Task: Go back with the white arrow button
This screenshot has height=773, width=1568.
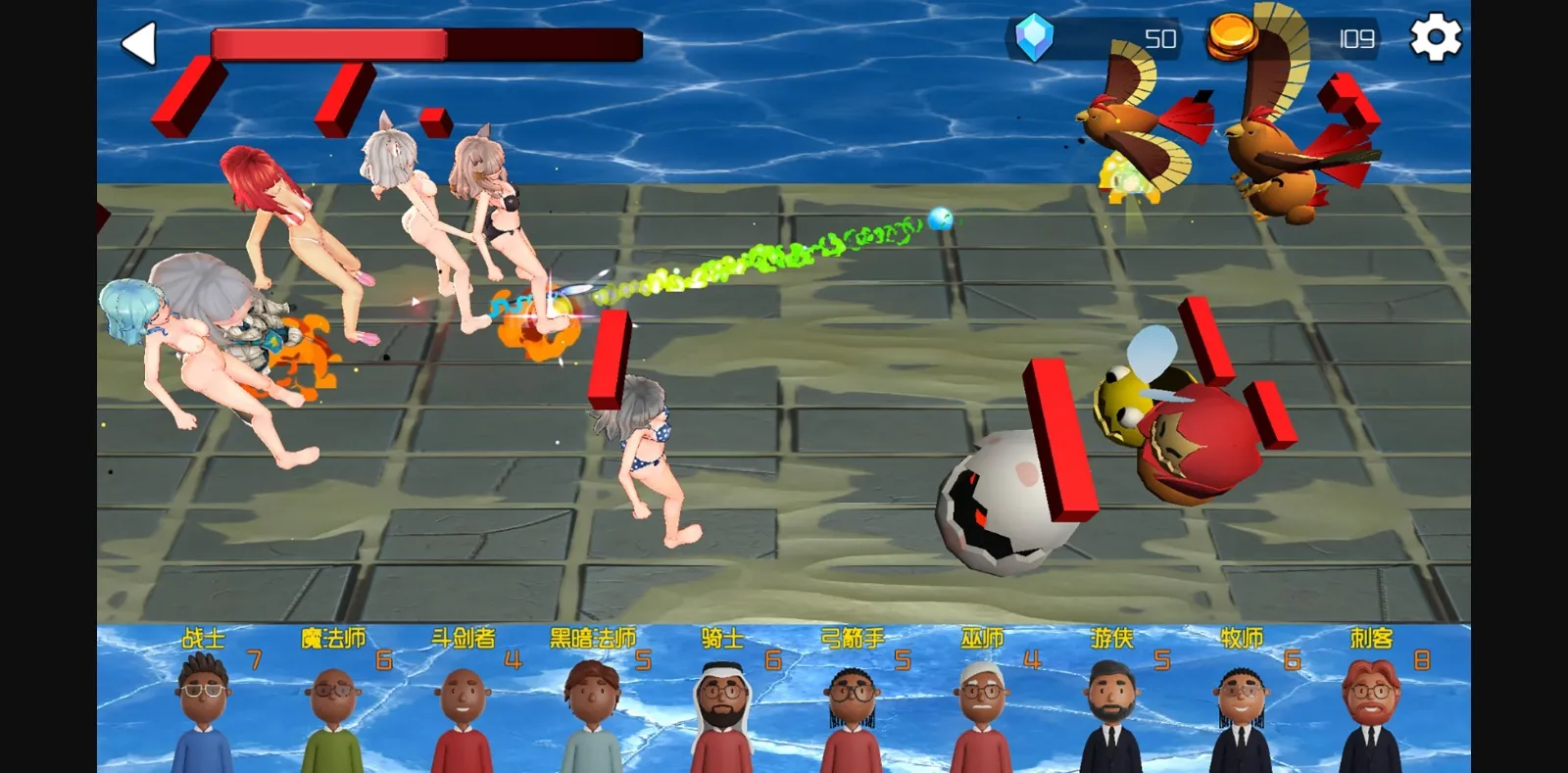Action: (x=139, y=44)
